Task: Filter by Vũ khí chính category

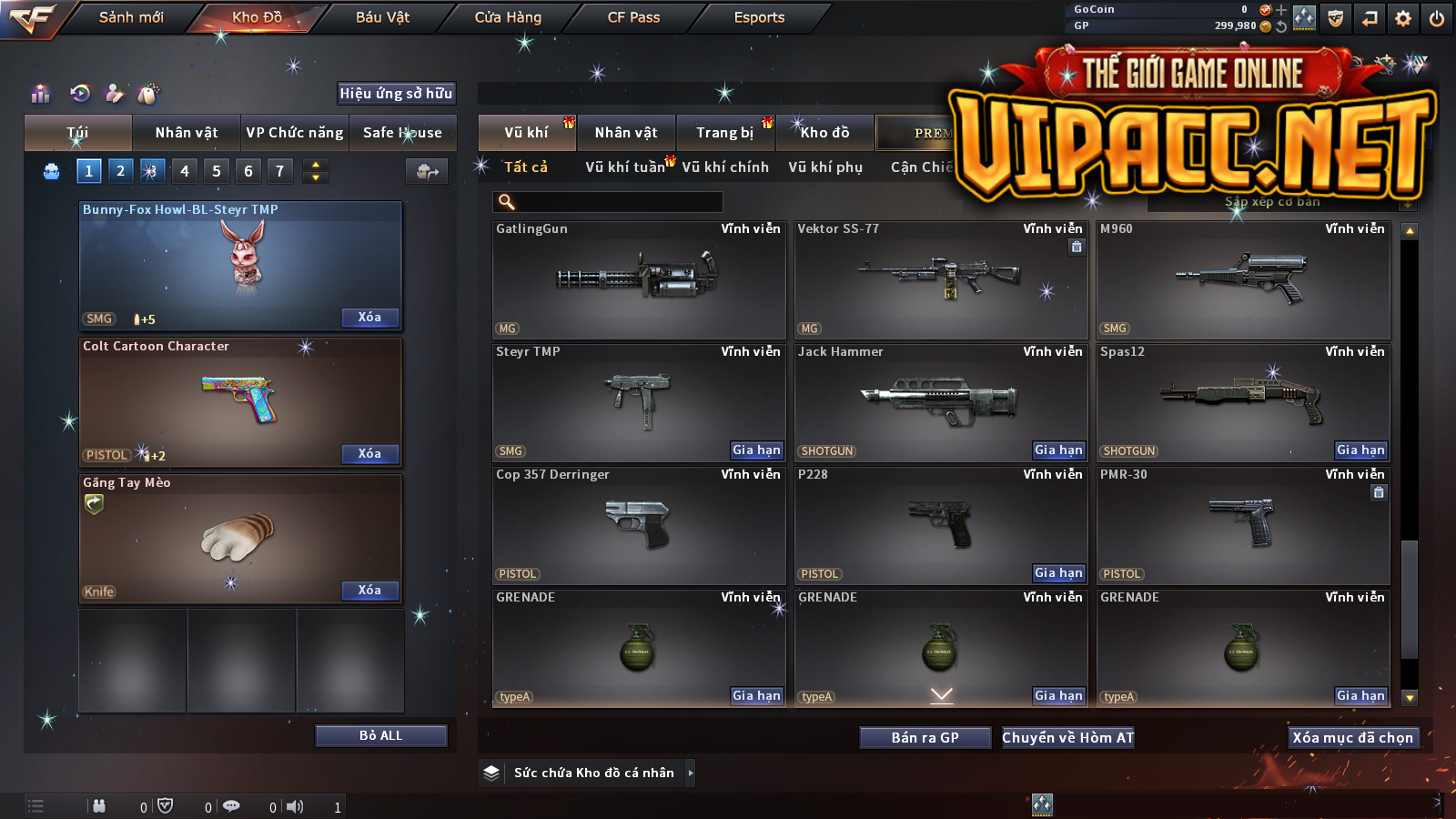Action: point(725,167)
